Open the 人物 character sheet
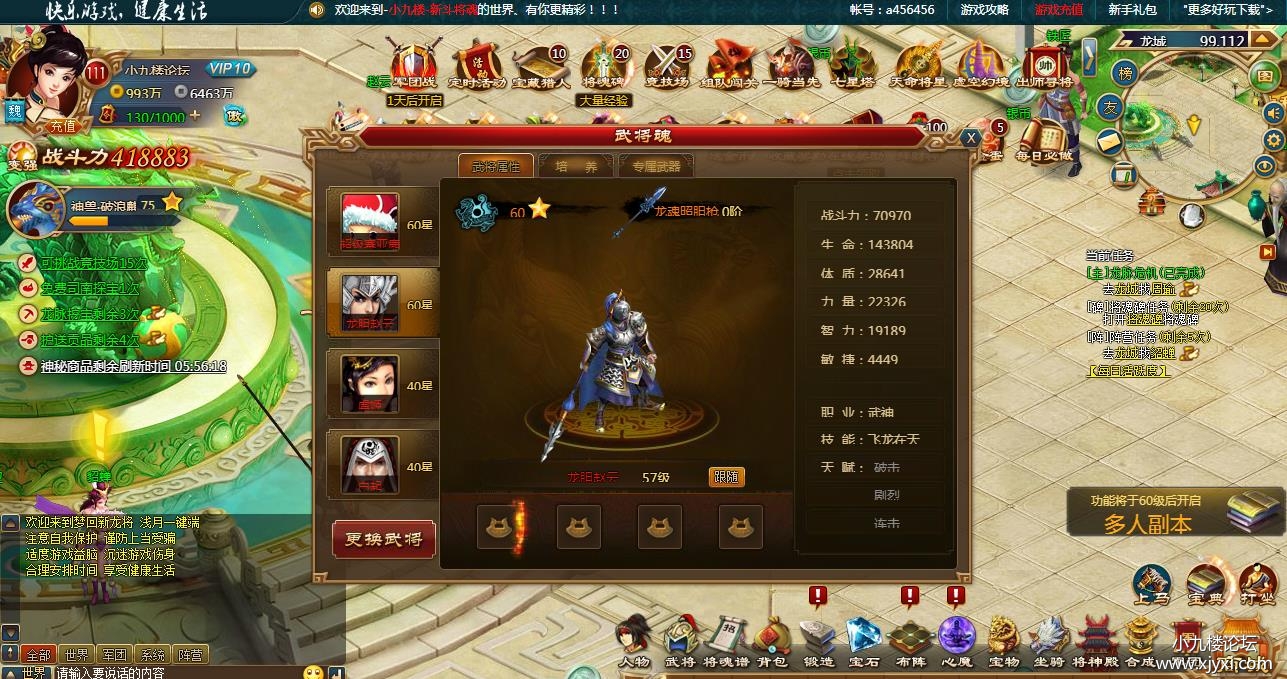 633,641
